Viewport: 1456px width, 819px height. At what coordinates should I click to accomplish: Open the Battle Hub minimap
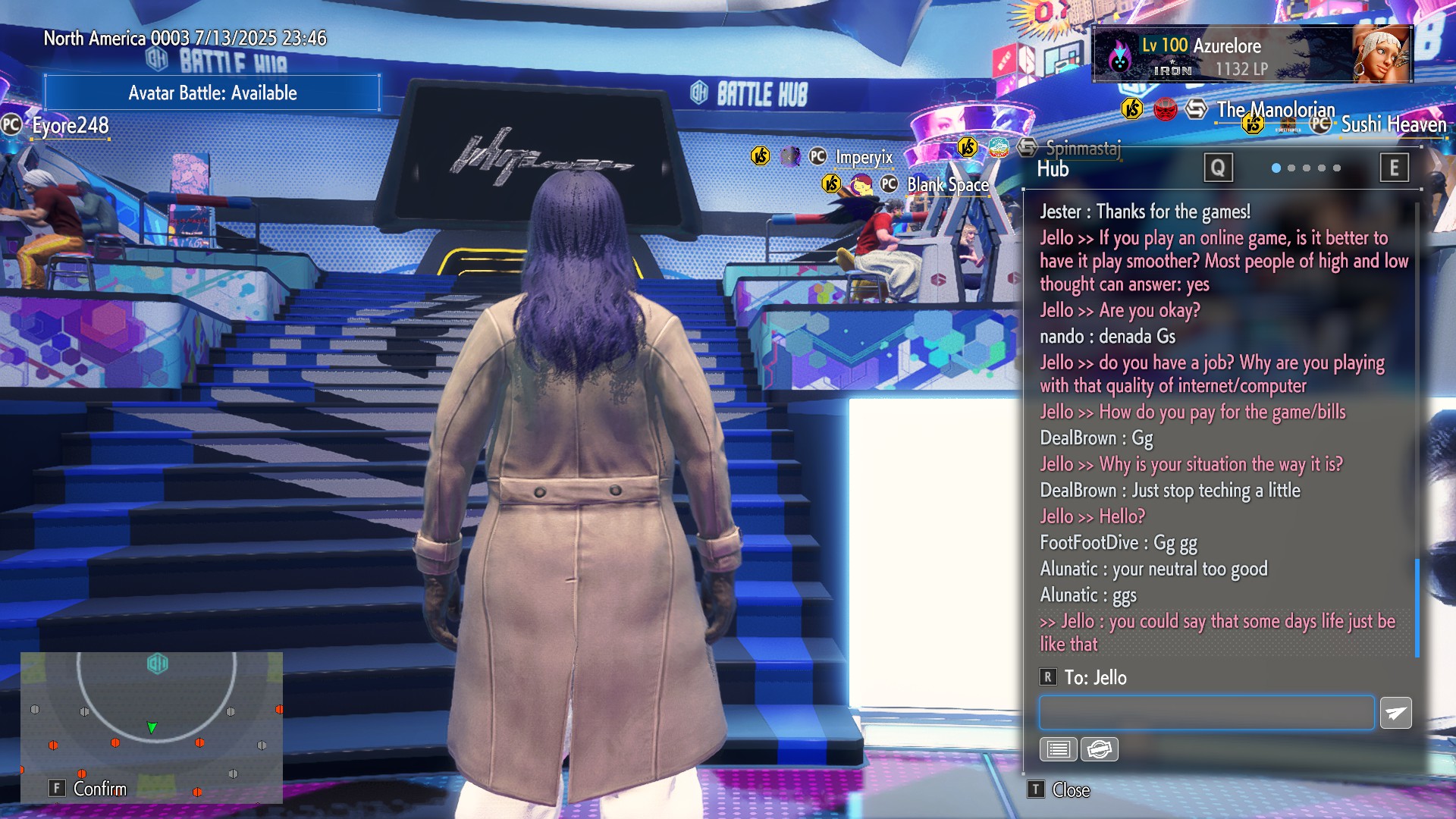(152, 726)
